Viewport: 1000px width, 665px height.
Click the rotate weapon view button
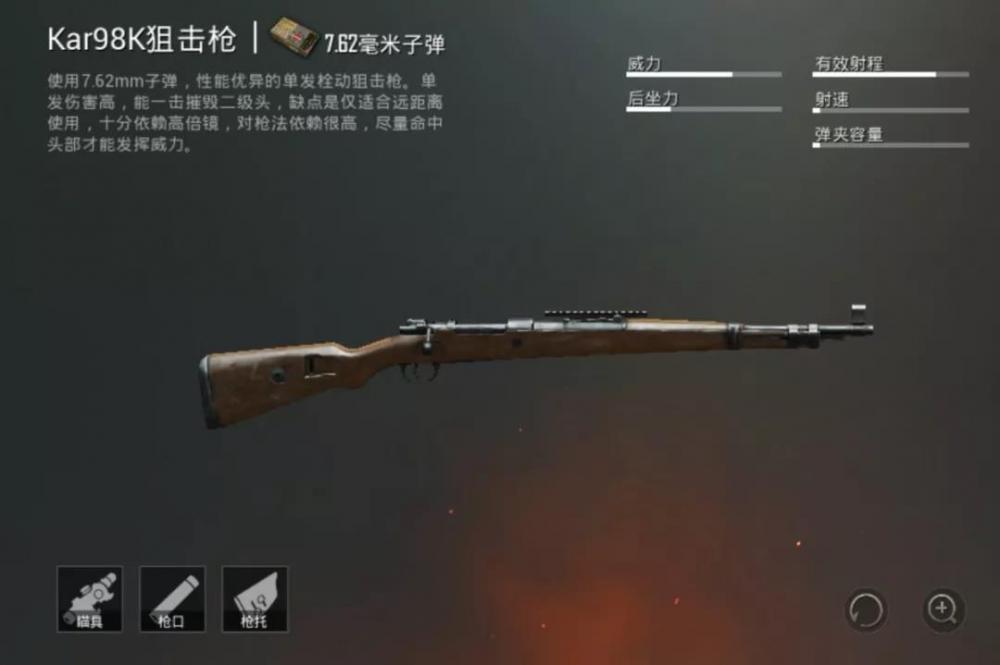click(865, 608)
